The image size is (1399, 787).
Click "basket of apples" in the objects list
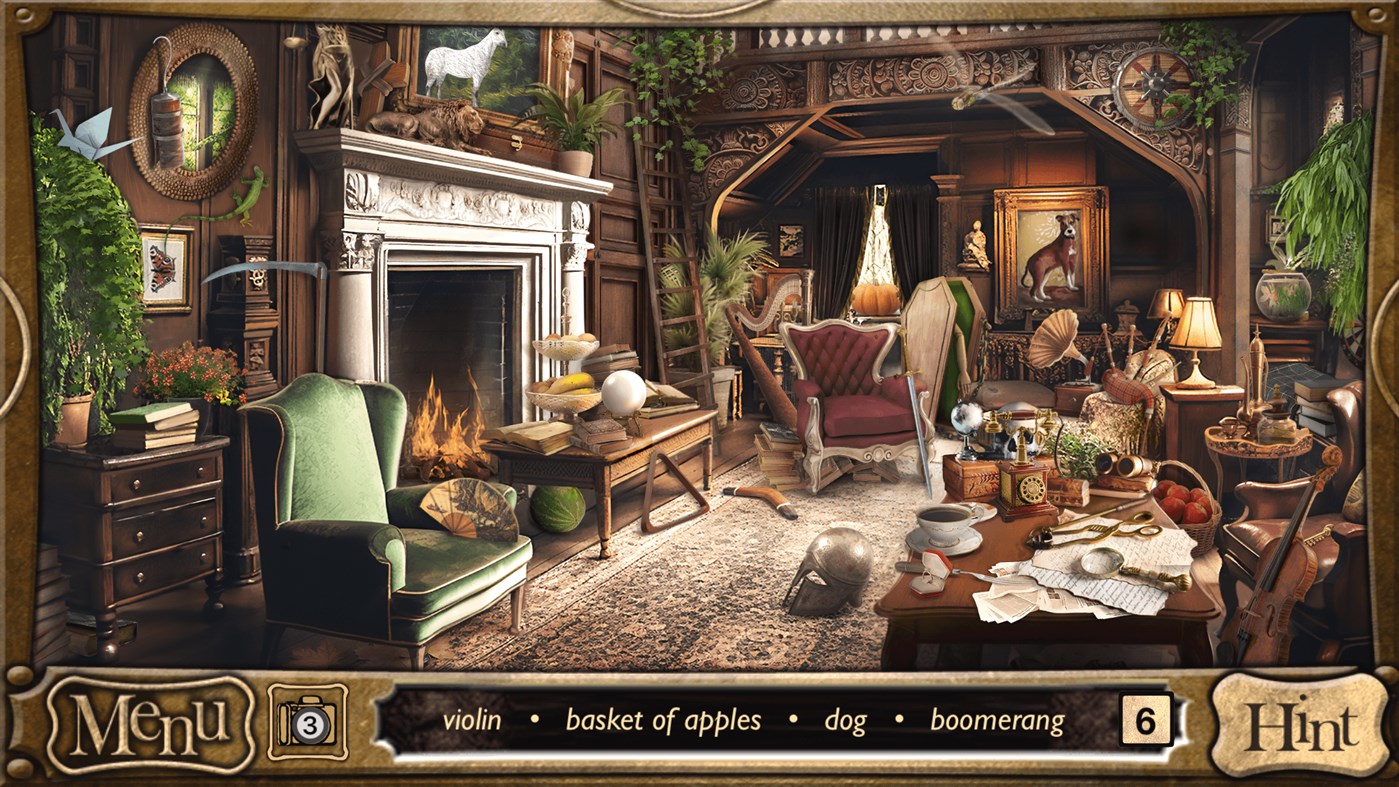point(663,719)
